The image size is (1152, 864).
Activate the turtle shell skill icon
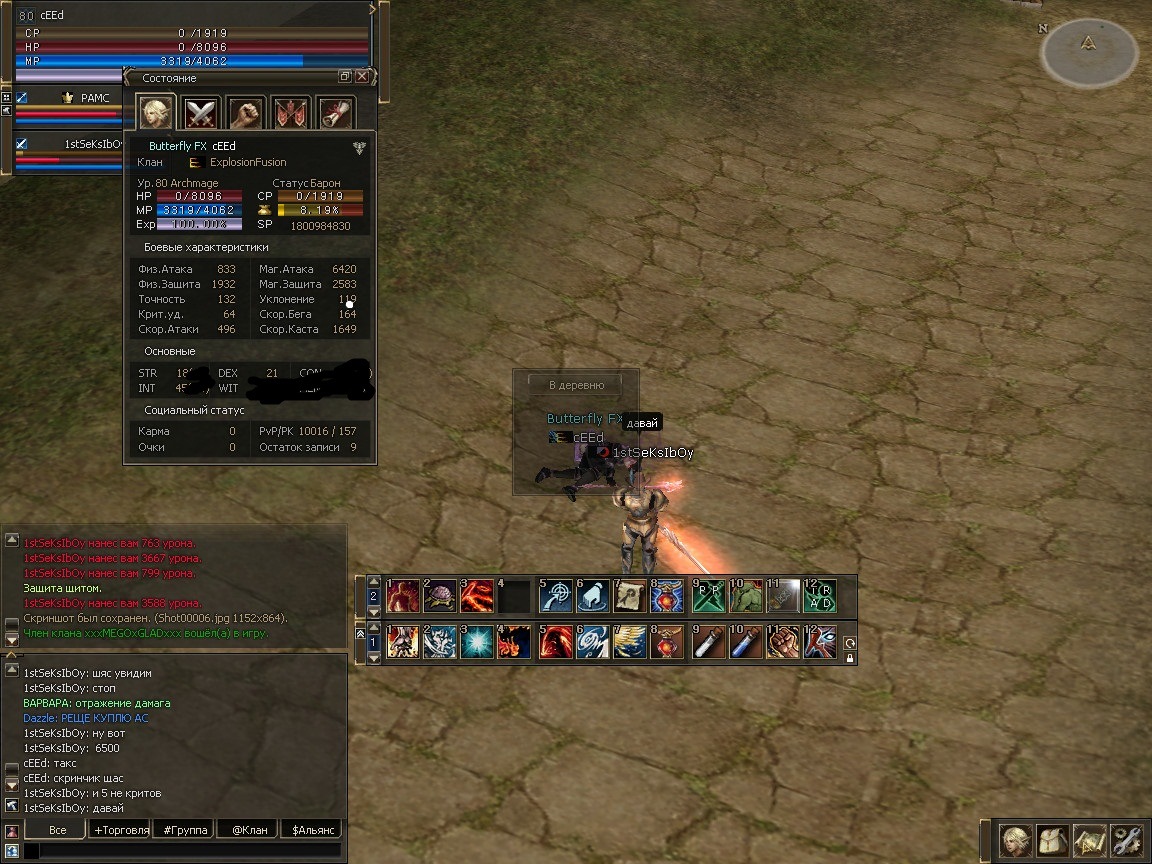(x=441, y=596)
